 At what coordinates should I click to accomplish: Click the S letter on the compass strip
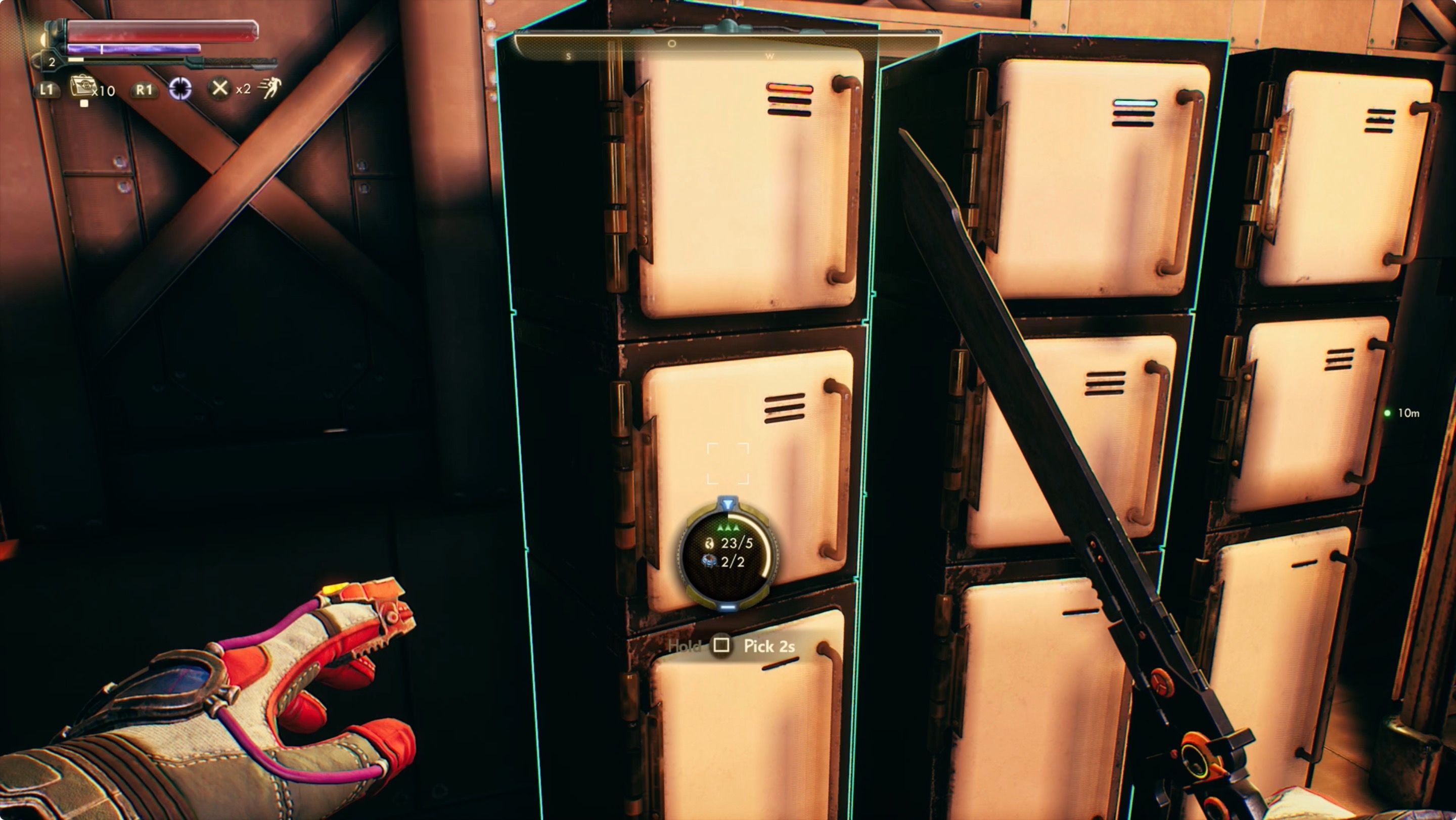[569, 57]
